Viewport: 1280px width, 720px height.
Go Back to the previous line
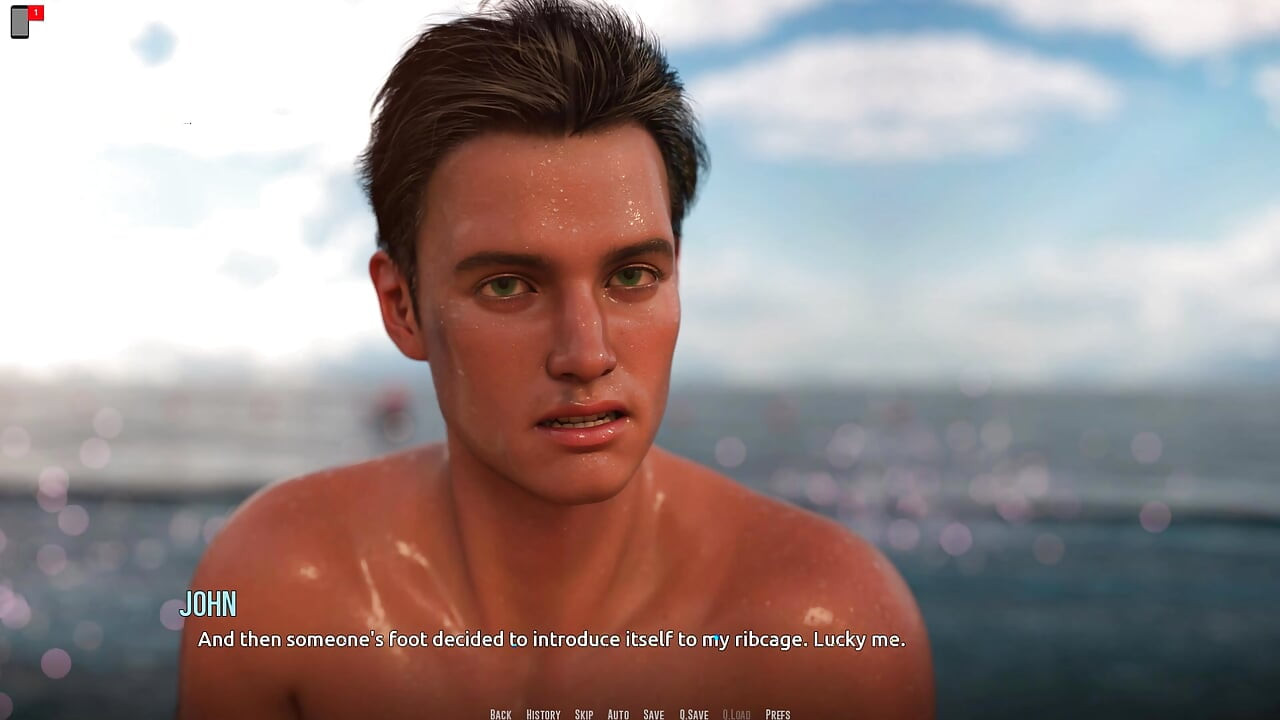[500, 714]
